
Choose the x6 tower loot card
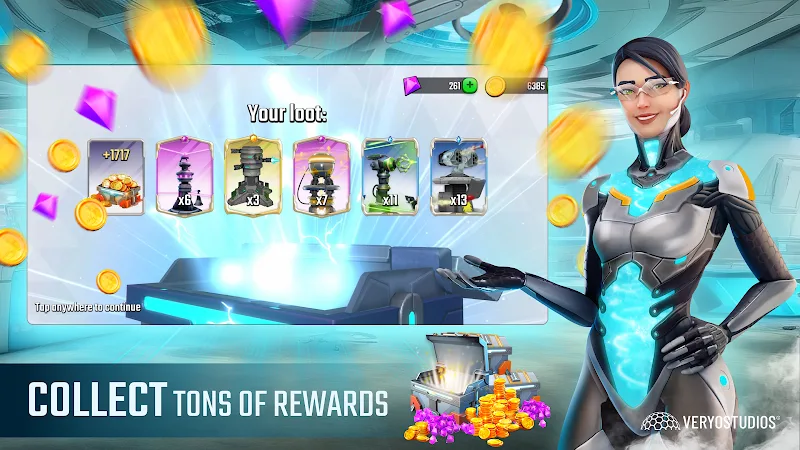(185, 175)
